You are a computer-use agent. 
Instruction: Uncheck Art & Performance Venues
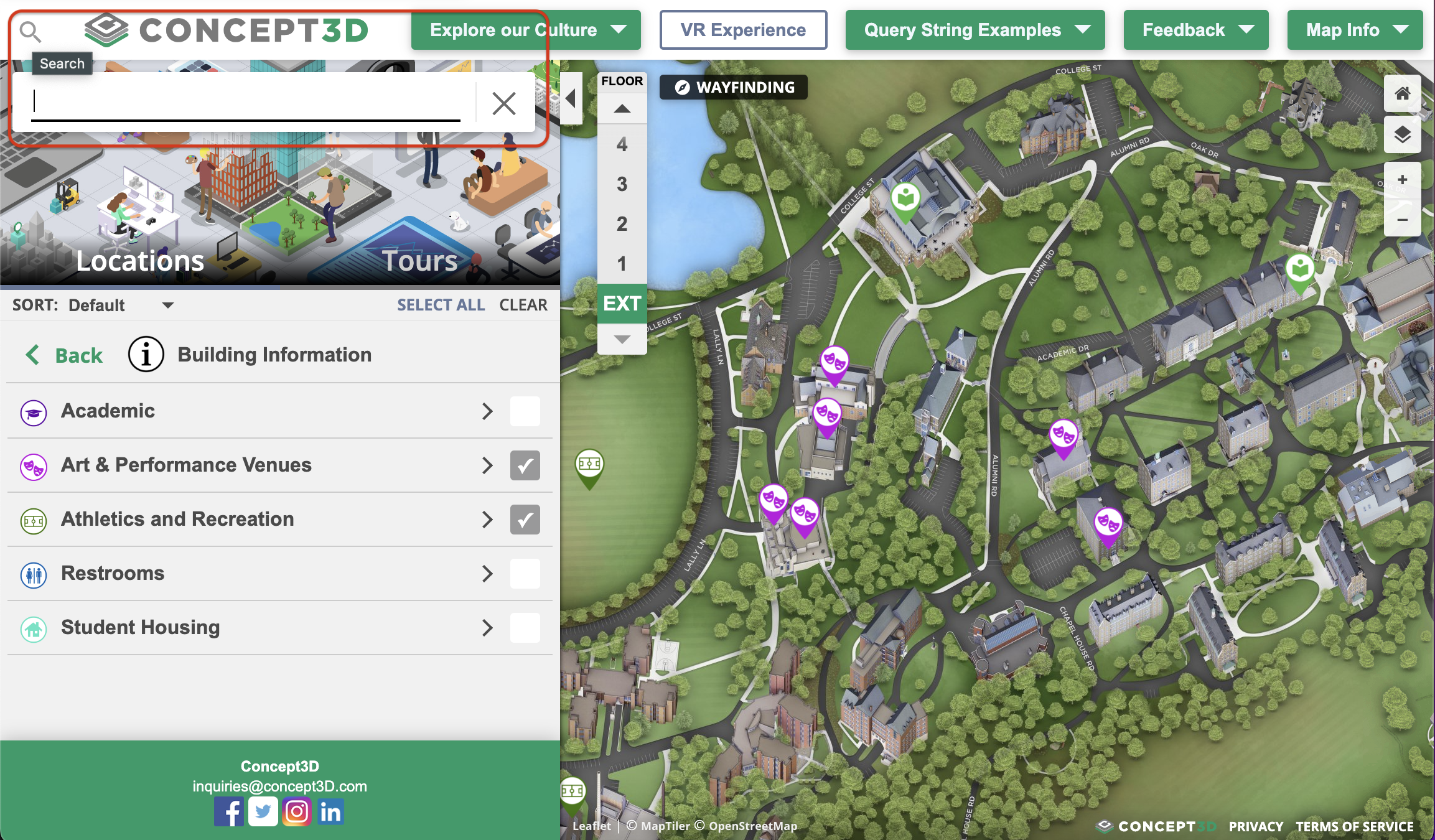525,465
